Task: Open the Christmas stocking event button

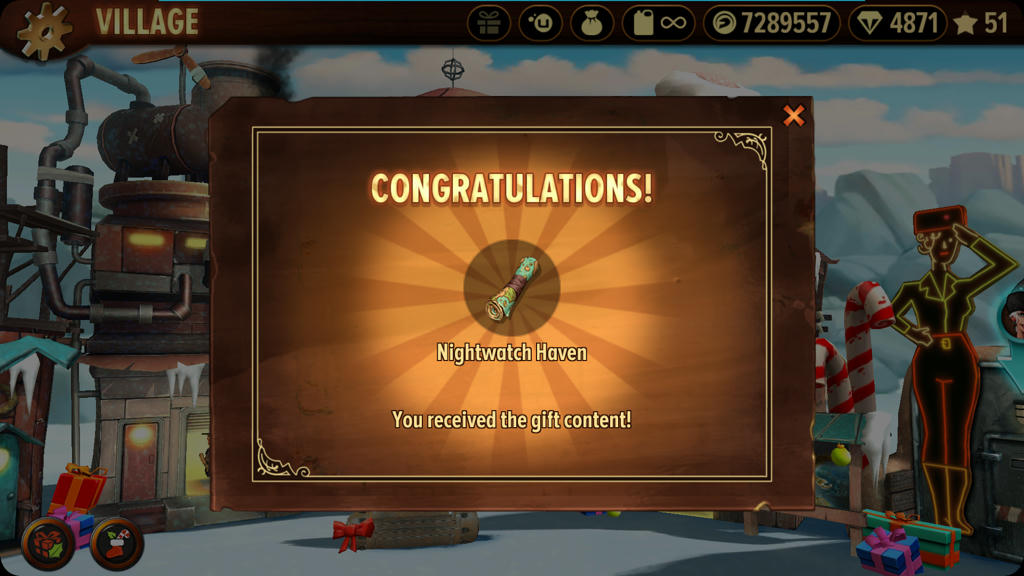Action: coord(116,543)
